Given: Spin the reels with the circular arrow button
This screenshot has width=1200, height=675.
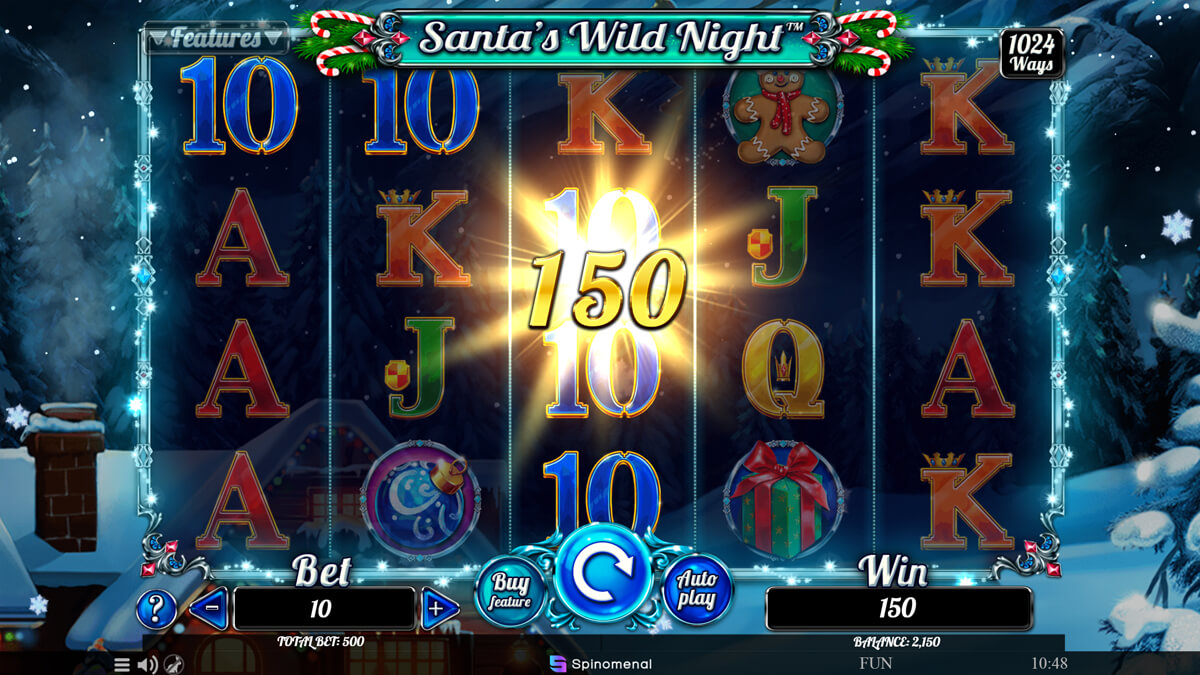Looking at the screenshot, I should [x=603, y=572].
